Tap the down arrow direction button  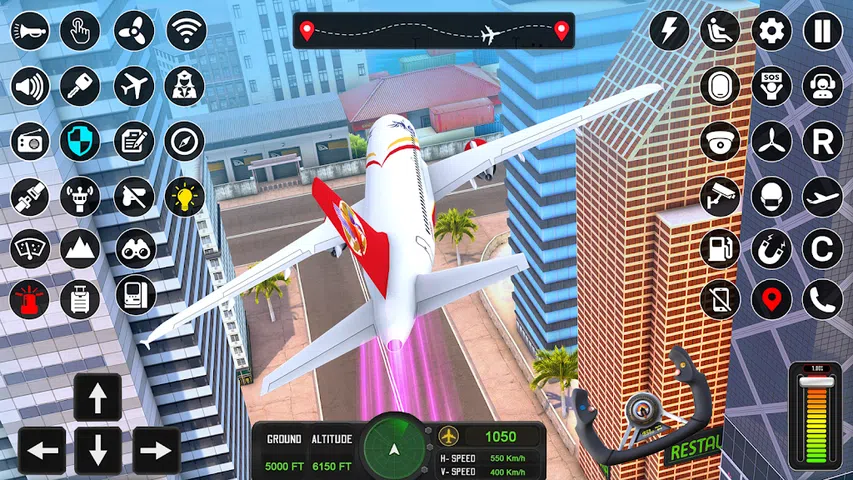coord(97,450)
